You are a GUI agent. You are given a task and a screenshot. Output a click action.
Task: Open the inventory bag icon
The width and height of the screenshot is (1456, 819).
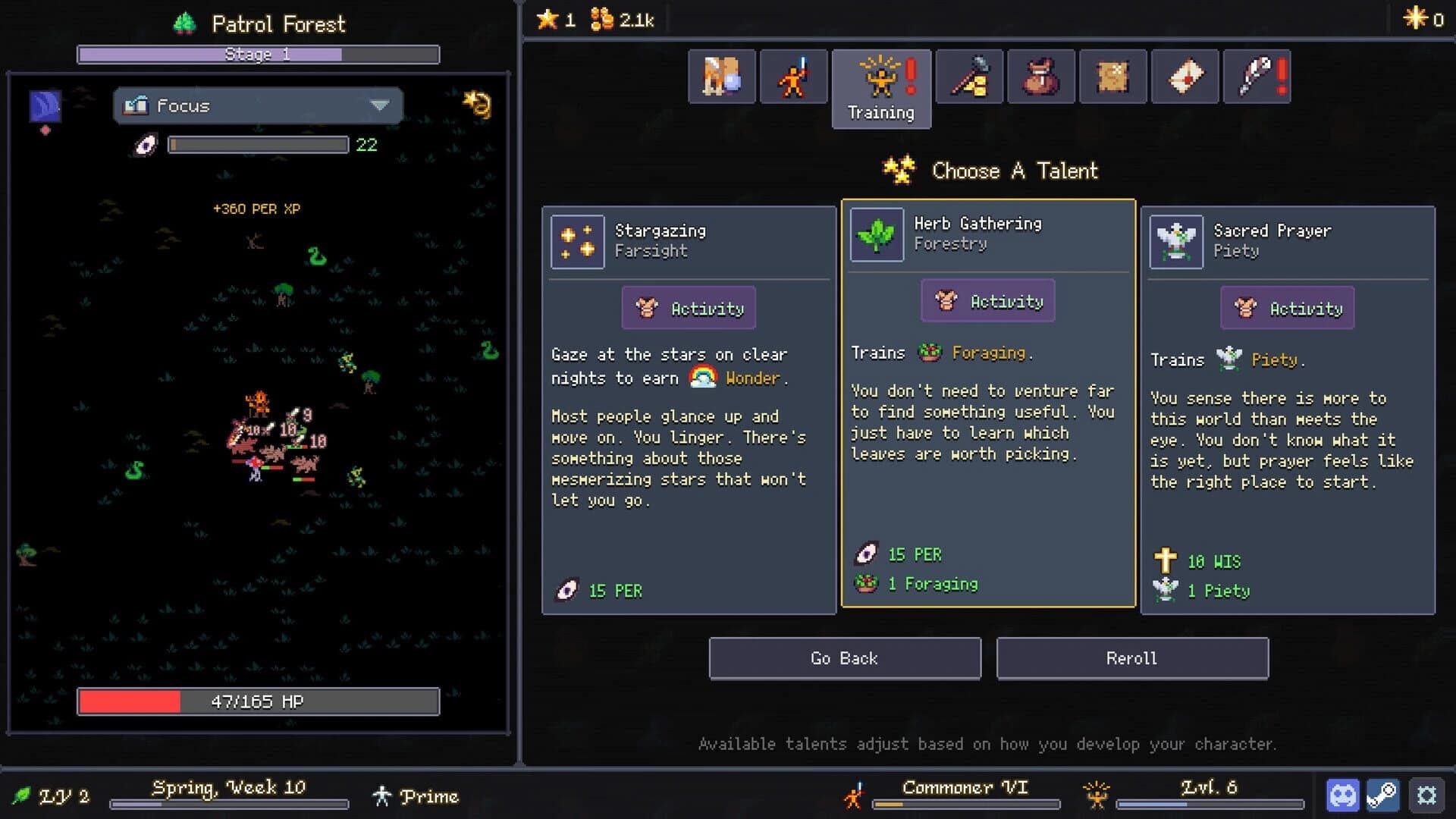click(x=1041, y=77)
